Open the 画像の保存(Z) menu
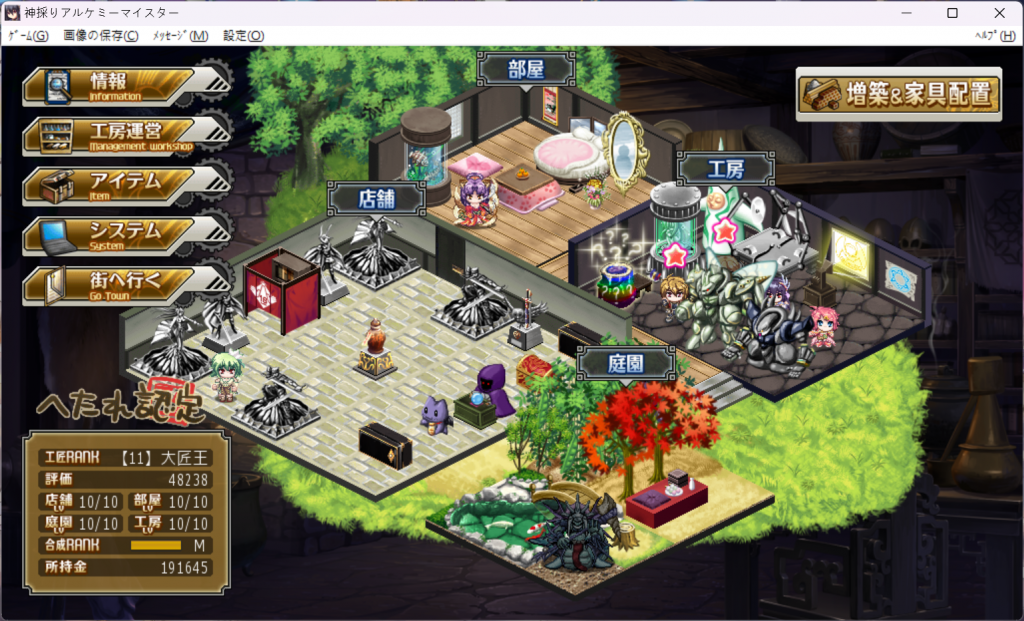Screen dimensions: 1024x621 tap(101, 36)
